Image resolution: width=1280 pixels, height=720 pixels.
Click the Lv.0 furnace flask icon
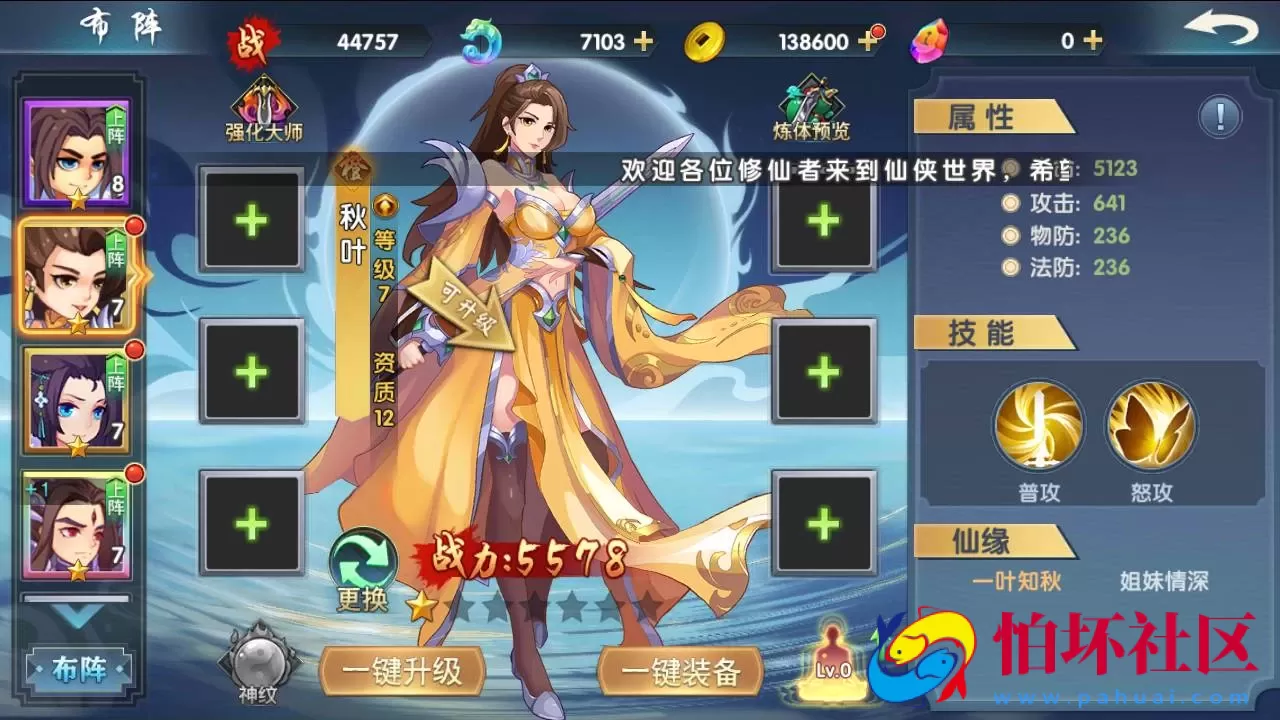(x=833, y=665)
